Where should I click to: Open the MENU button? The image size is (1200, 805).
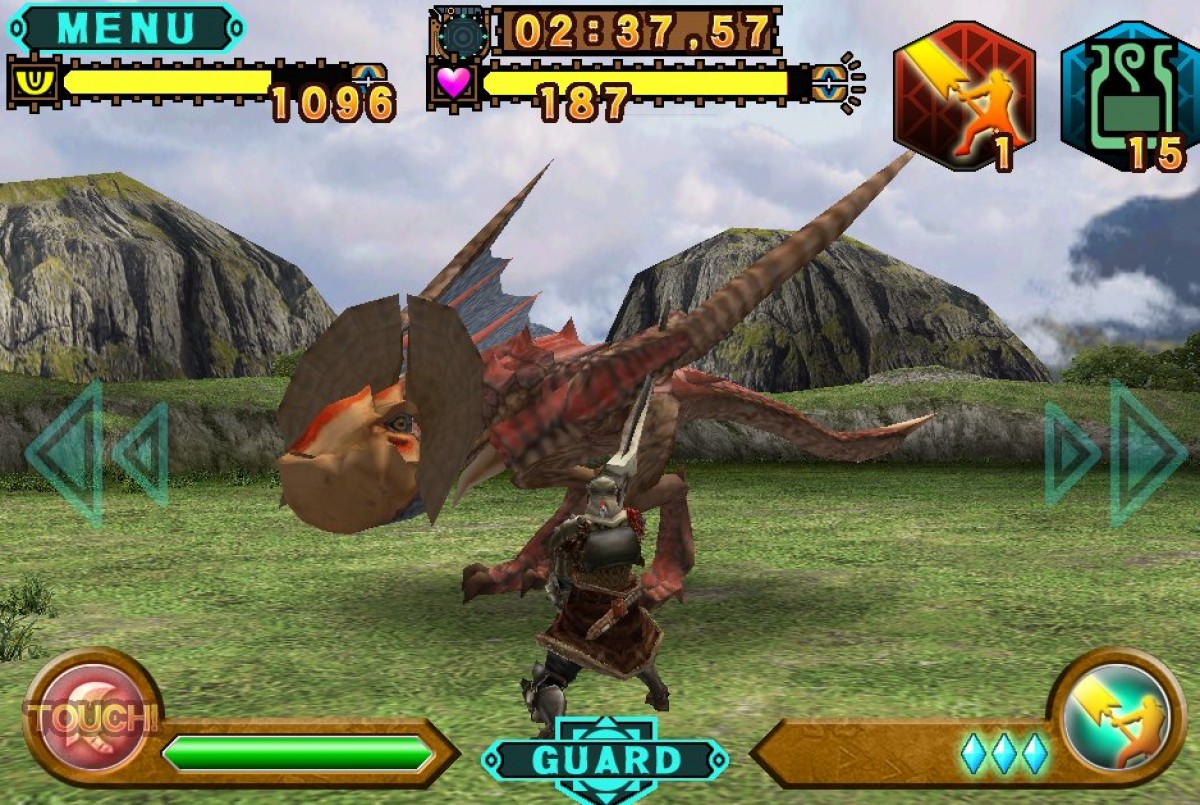tap(126, 28)
